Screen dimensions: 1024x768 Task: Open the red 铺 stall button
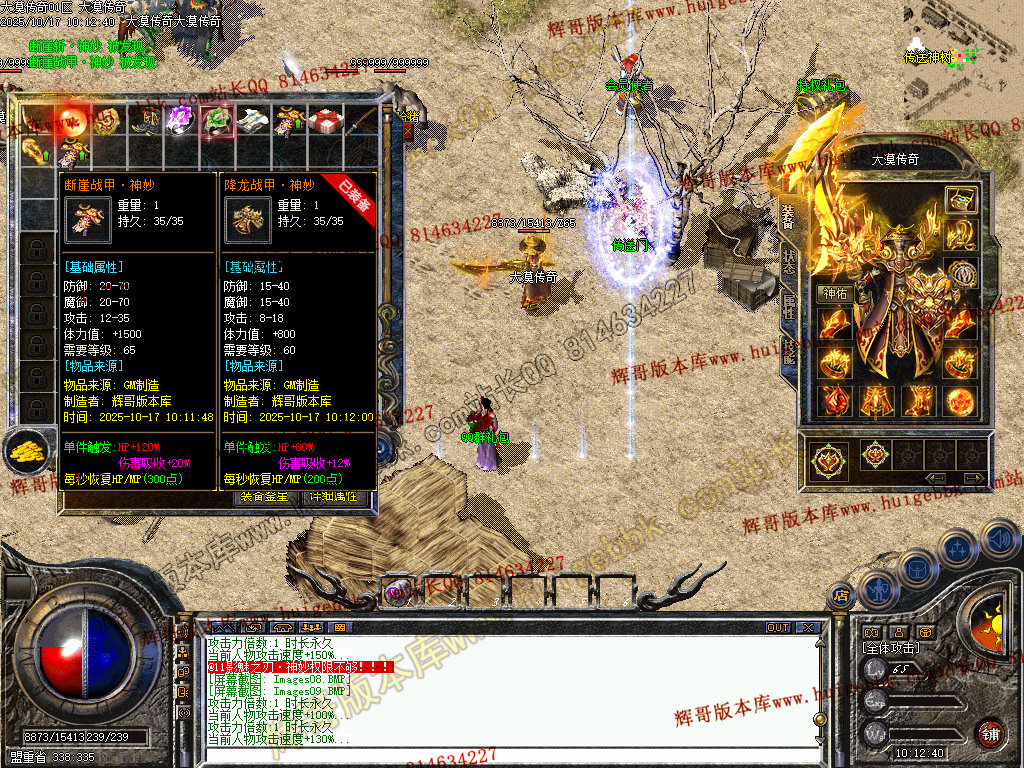click(990, 733)
